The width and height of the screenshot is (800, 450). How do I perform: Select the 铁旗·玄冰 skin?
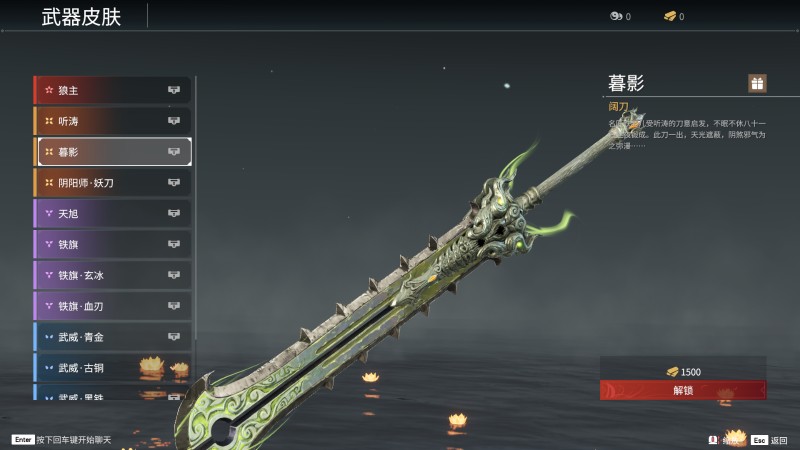coord(113,275)
